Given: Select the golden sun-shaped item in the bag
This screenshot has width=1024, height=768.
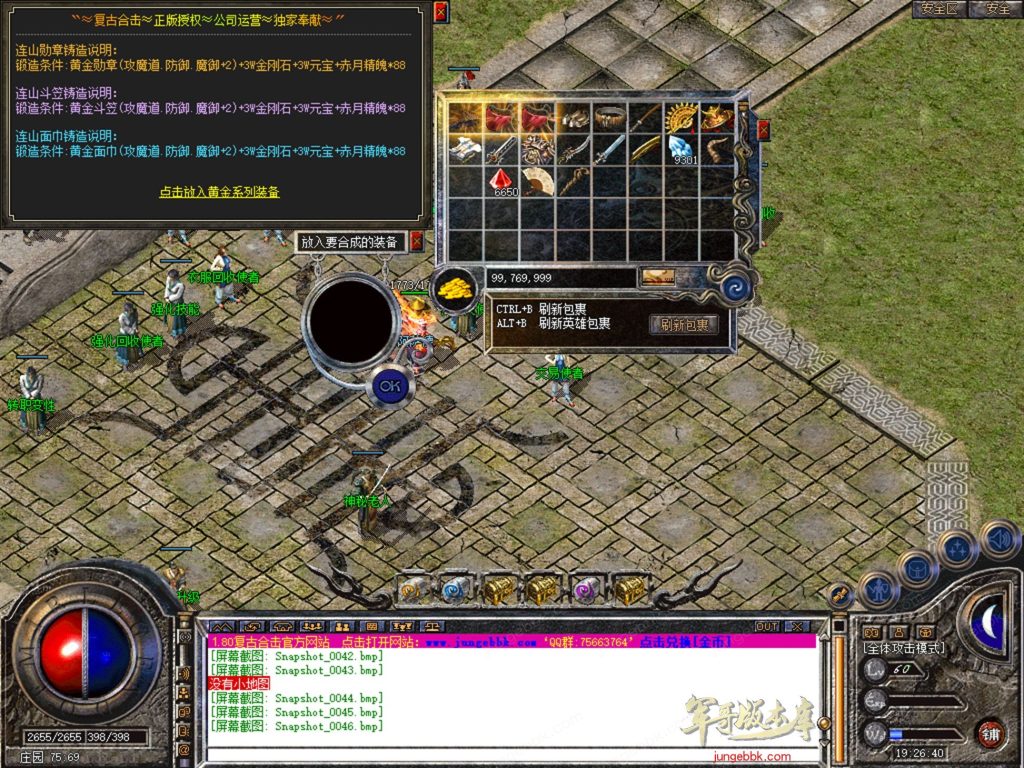Looking at the screenshot, I should [x=682, y=117].
